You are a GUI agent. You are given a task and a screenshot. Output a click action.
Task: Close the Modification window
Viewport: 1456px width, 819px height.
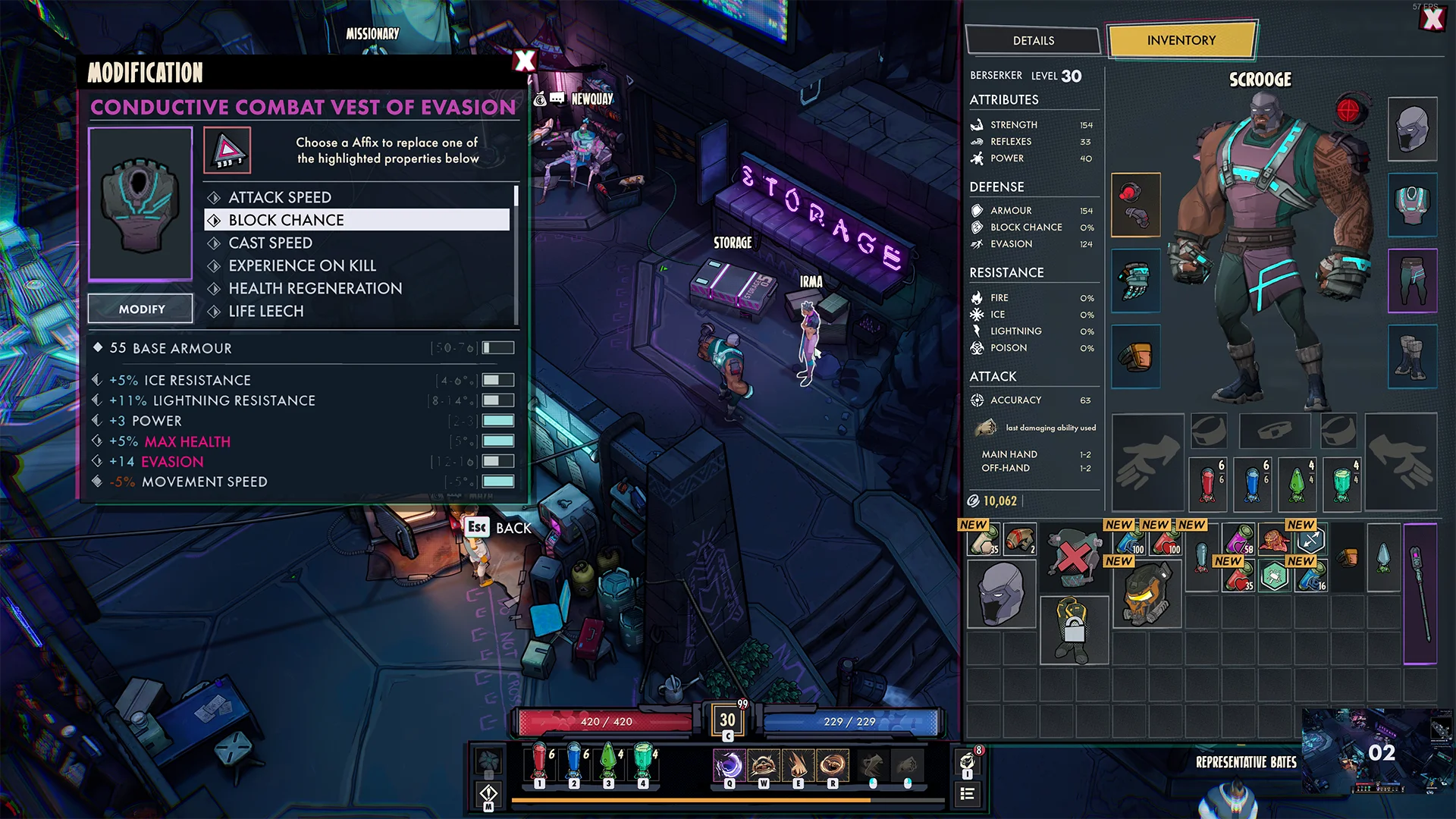[x=525, y=61]
